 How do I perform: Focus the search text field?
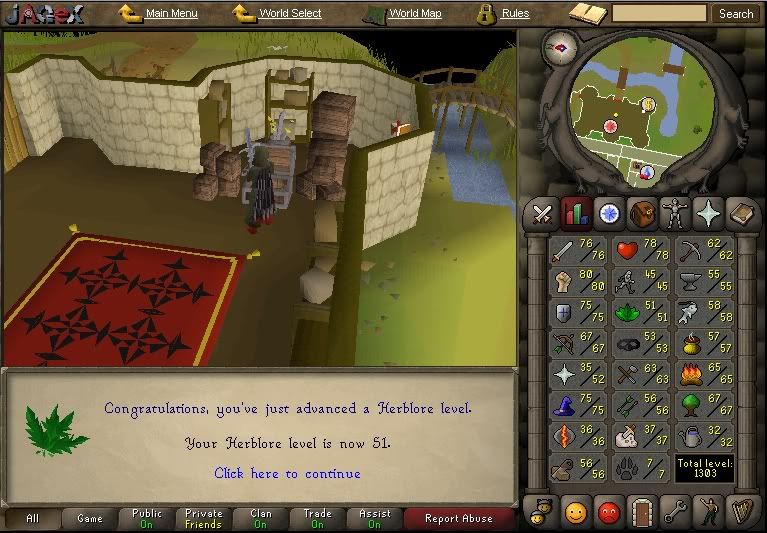(658, 14)
